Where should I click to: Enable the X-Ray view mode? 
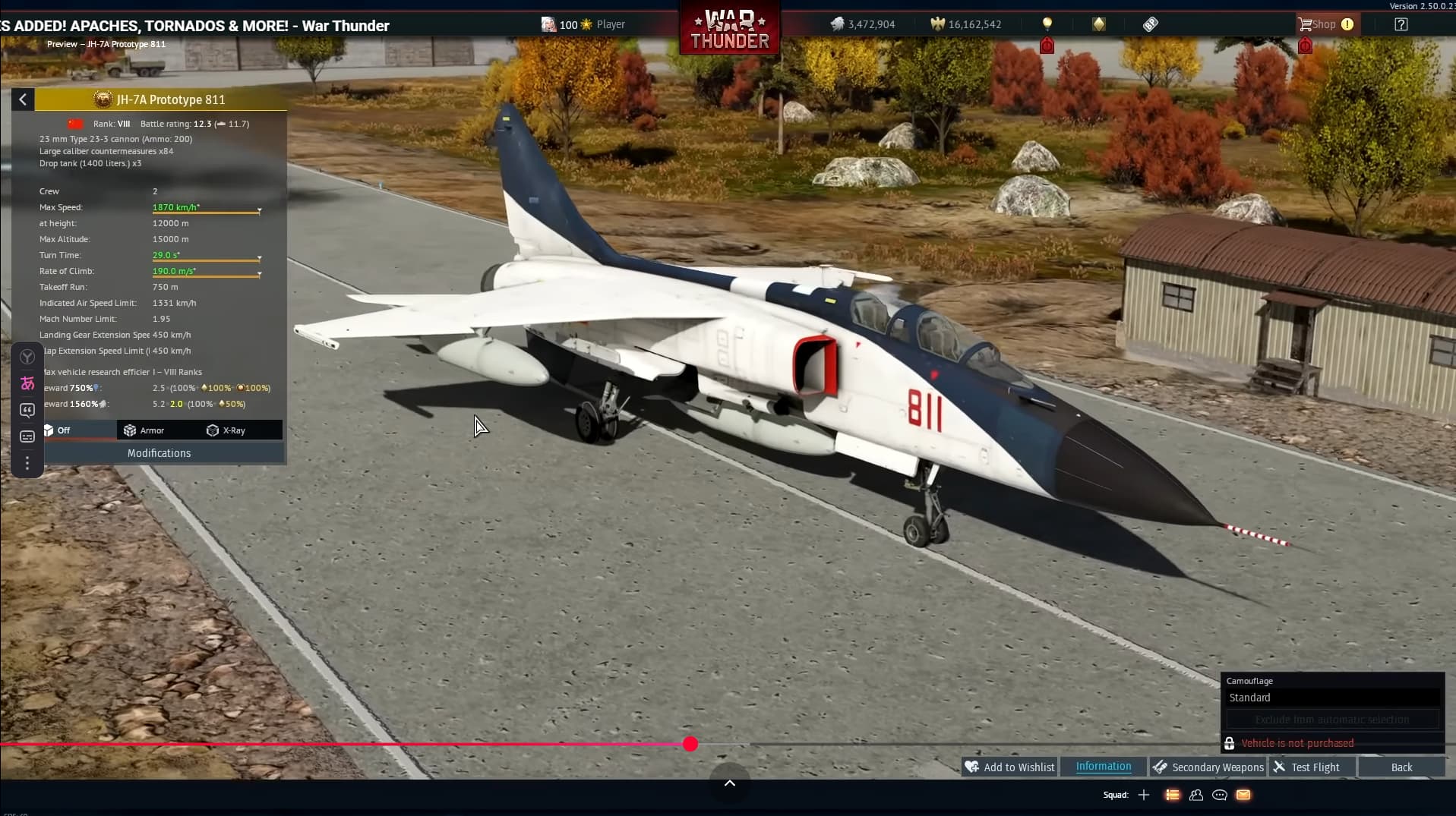pos(226,430)
